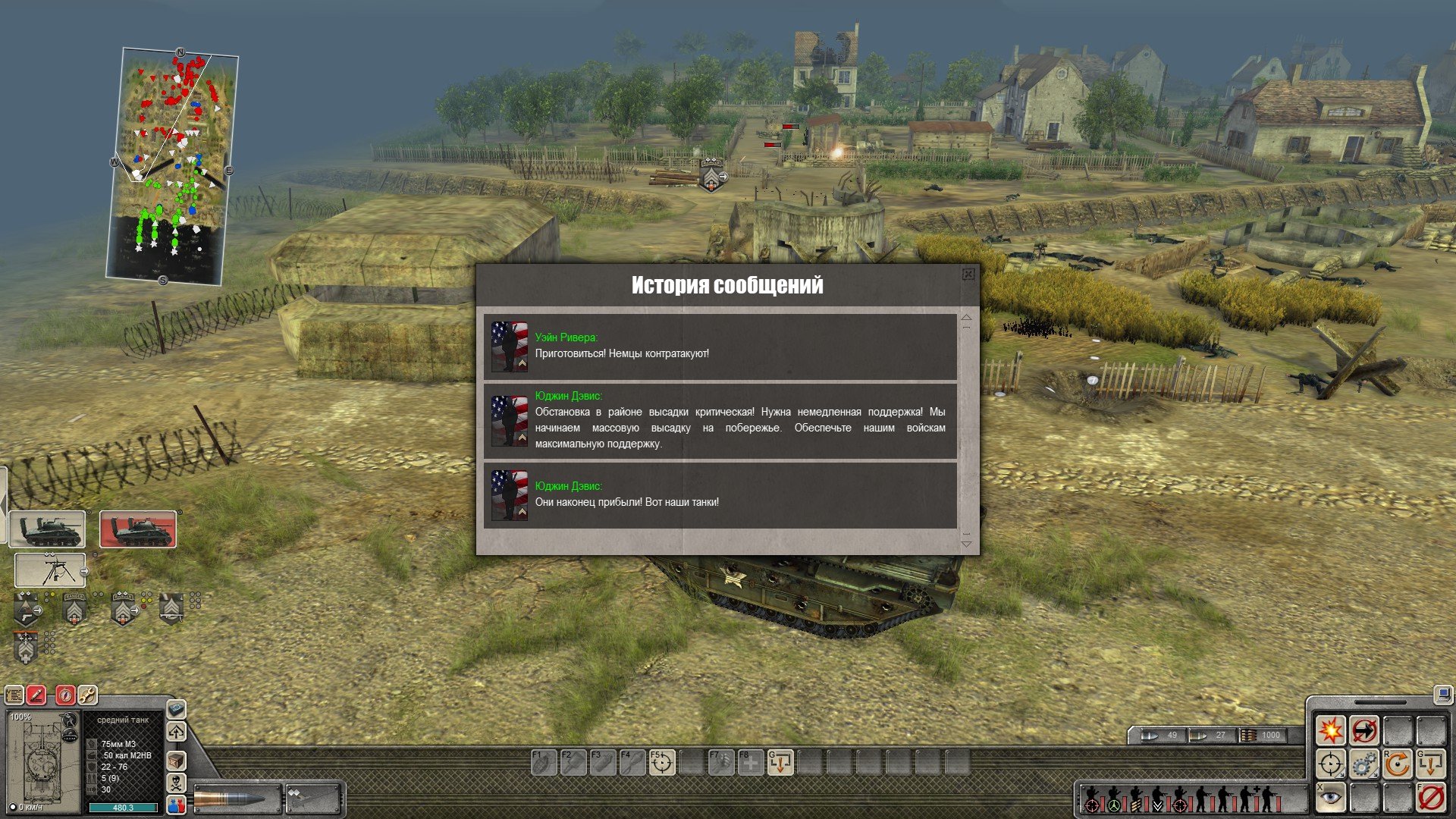Toggle the hold-position red arrow command
The width and height of the screenshot is (1456, 819).
pos(1364,731)
